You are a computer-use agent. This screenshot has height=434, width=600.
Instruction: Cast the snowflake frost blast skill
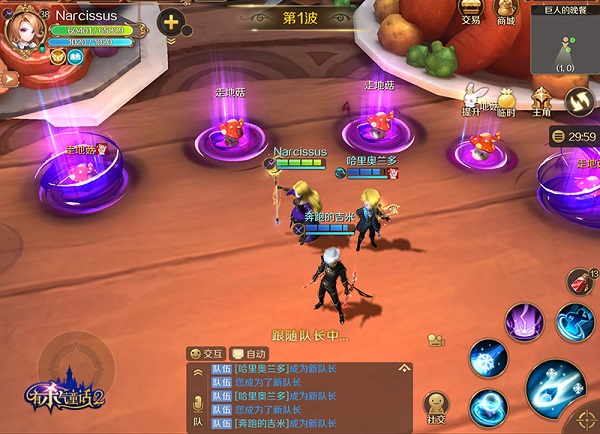click(x=488, y=358)
